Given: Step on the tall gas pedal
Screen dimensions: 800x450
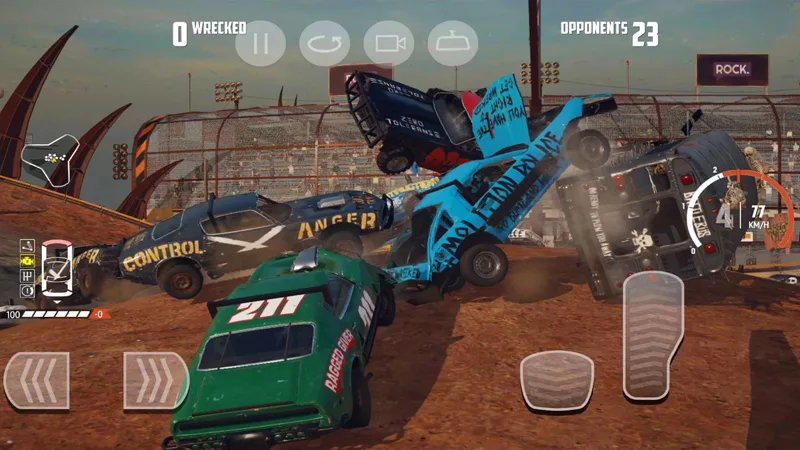Looking at the screenshot, I should (x=653, y=336).
